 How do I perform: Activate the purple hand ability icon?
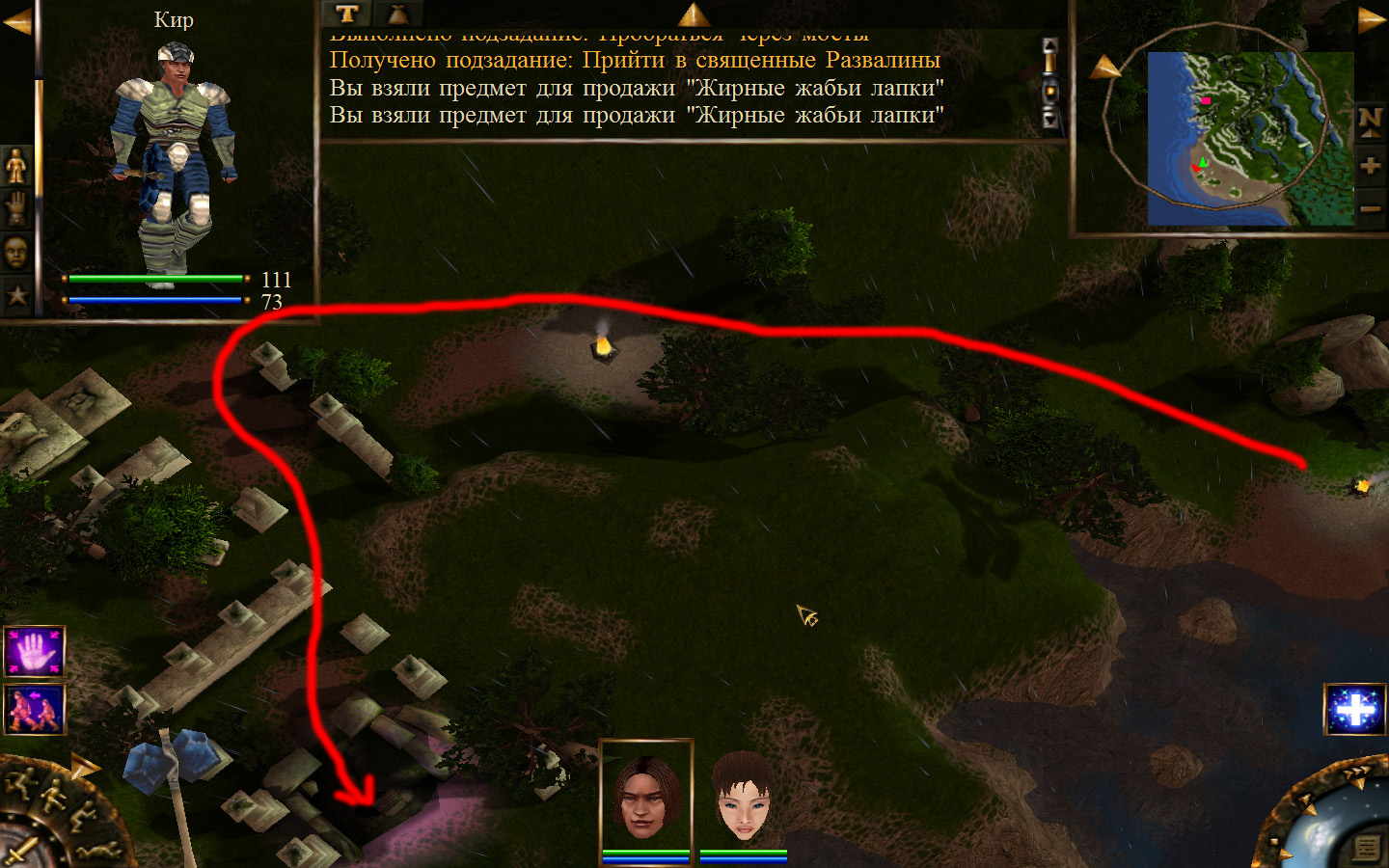tap(35, 651)
